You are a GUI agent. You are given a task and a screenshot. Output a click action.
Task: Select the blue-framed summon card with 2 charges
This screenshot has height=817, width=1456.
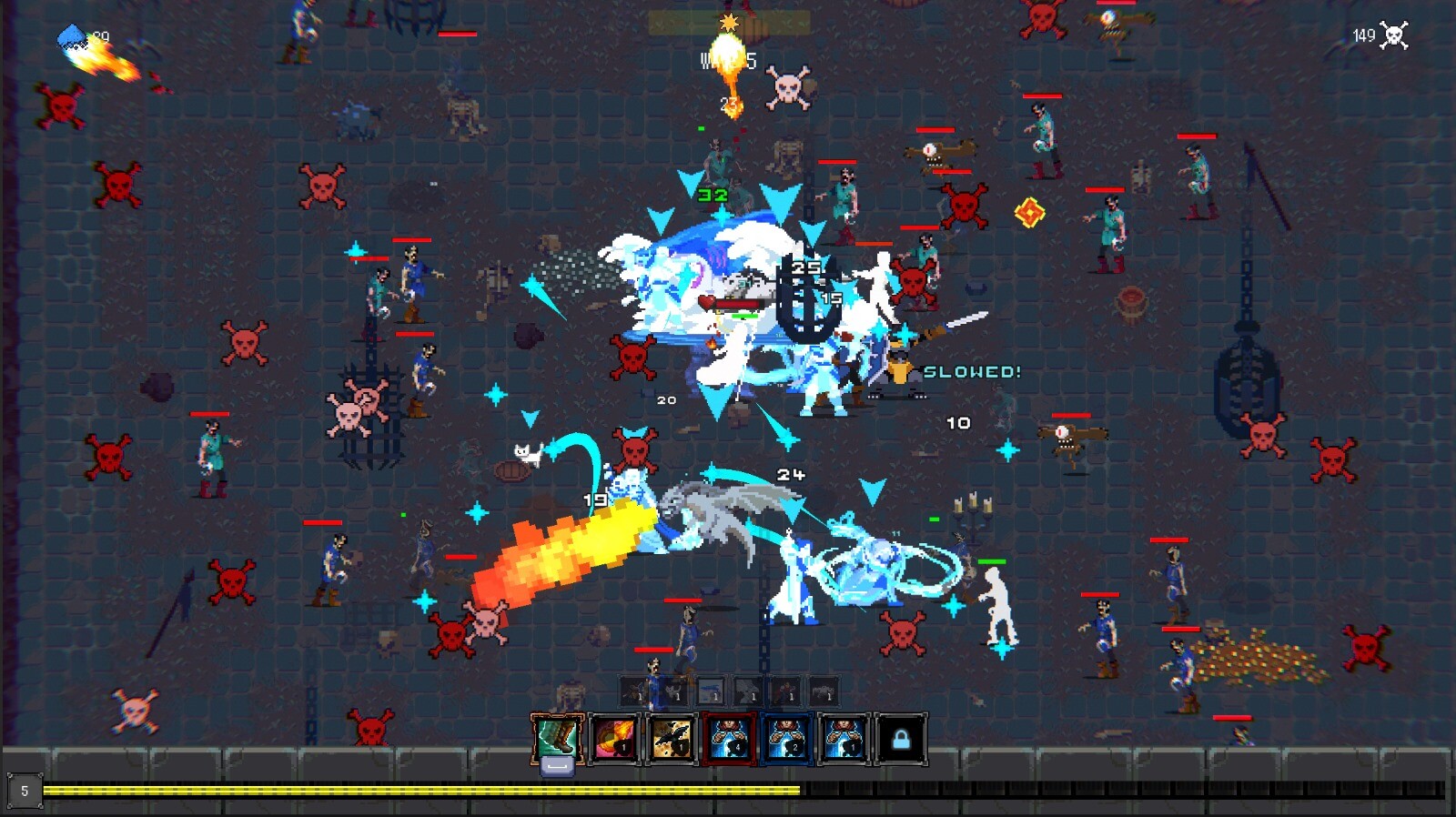[x=785, y=737]
